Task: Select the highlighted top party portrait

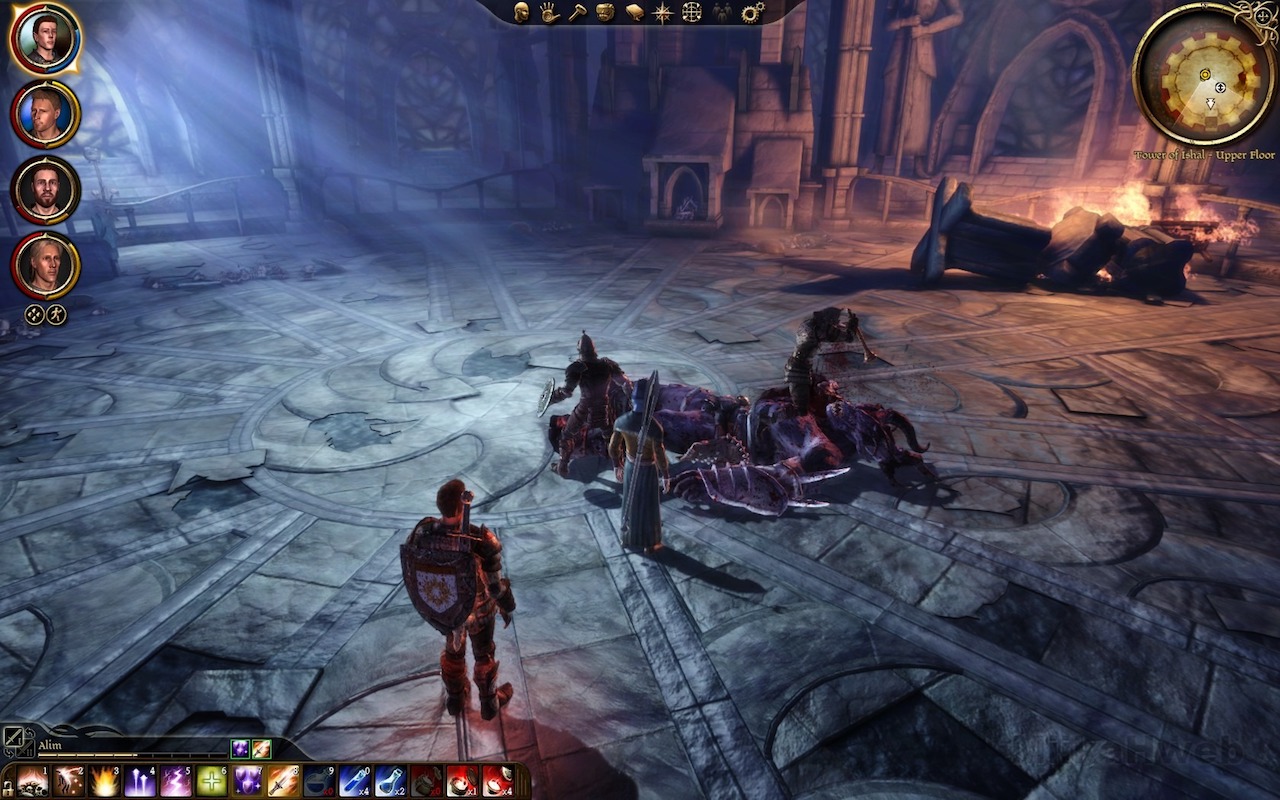Action: 45,39
